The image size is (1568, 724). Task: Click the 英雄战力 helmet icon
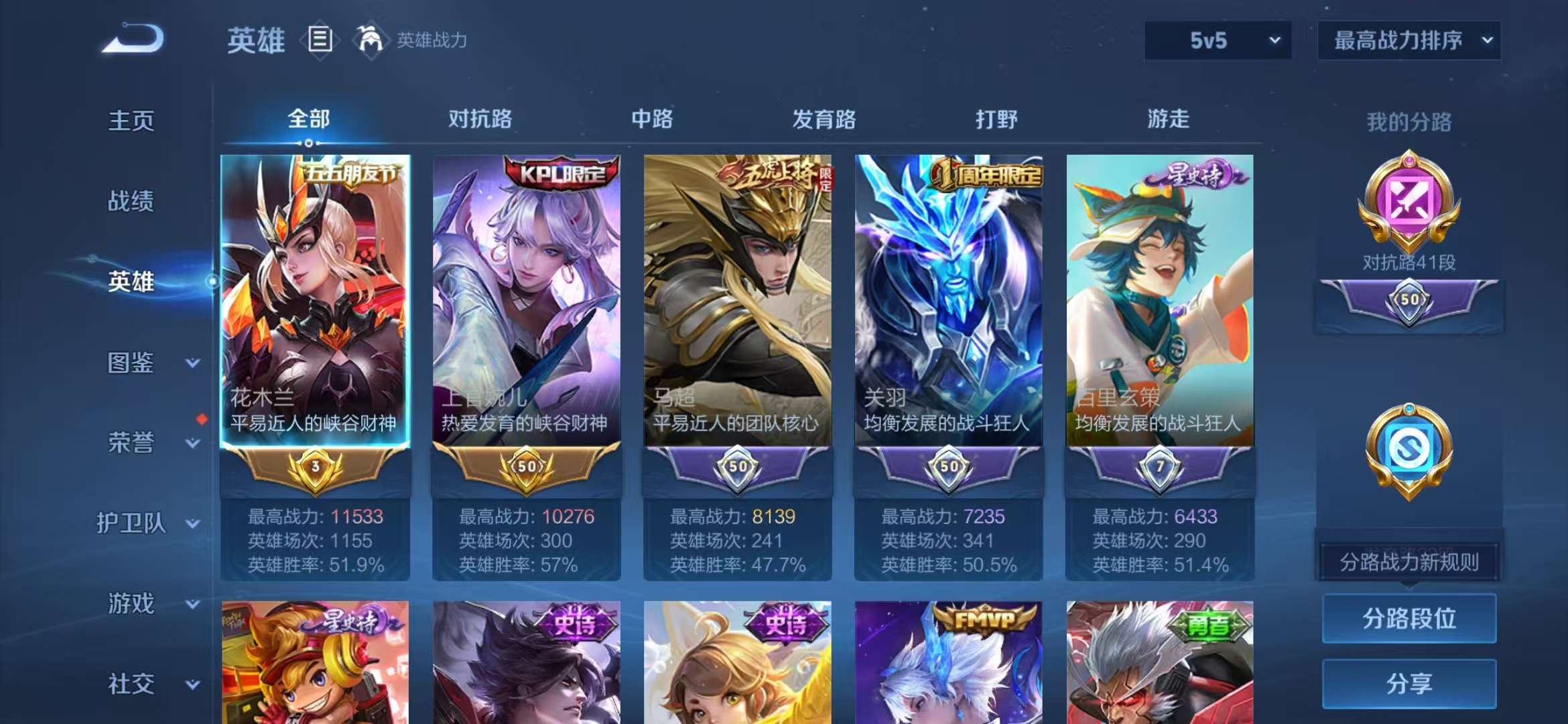click(375, 39)
